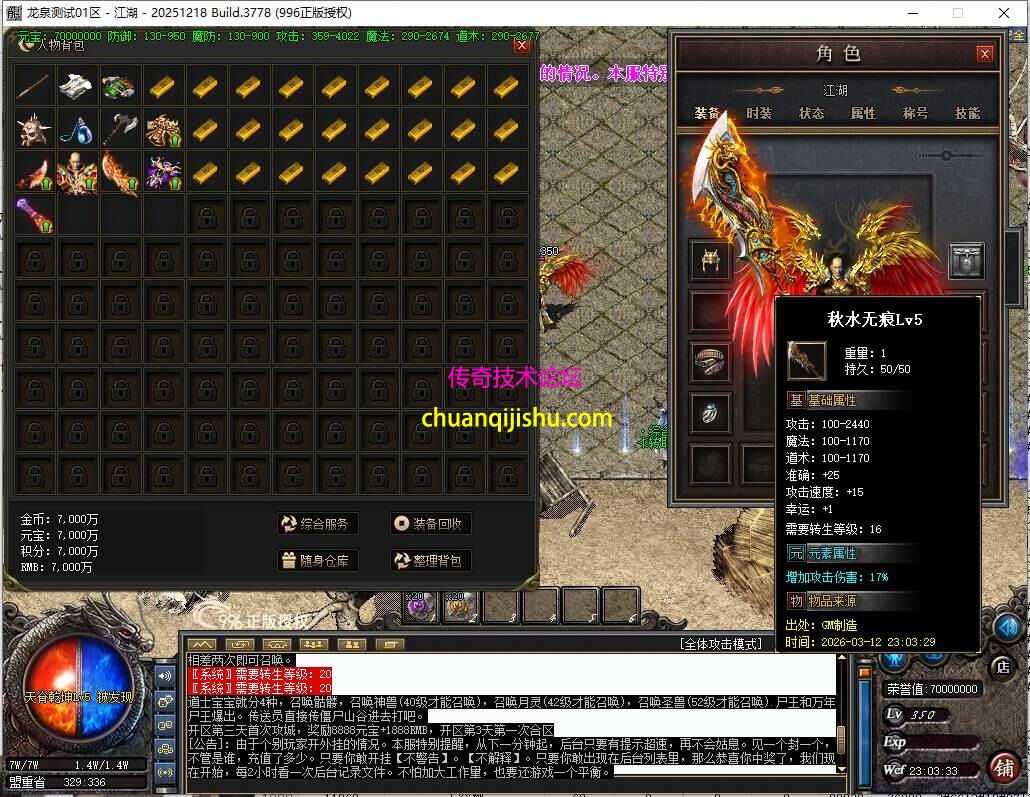Select the purple staff item in bag
This screenshot has height=797, width=1030.
coord(35,214)
